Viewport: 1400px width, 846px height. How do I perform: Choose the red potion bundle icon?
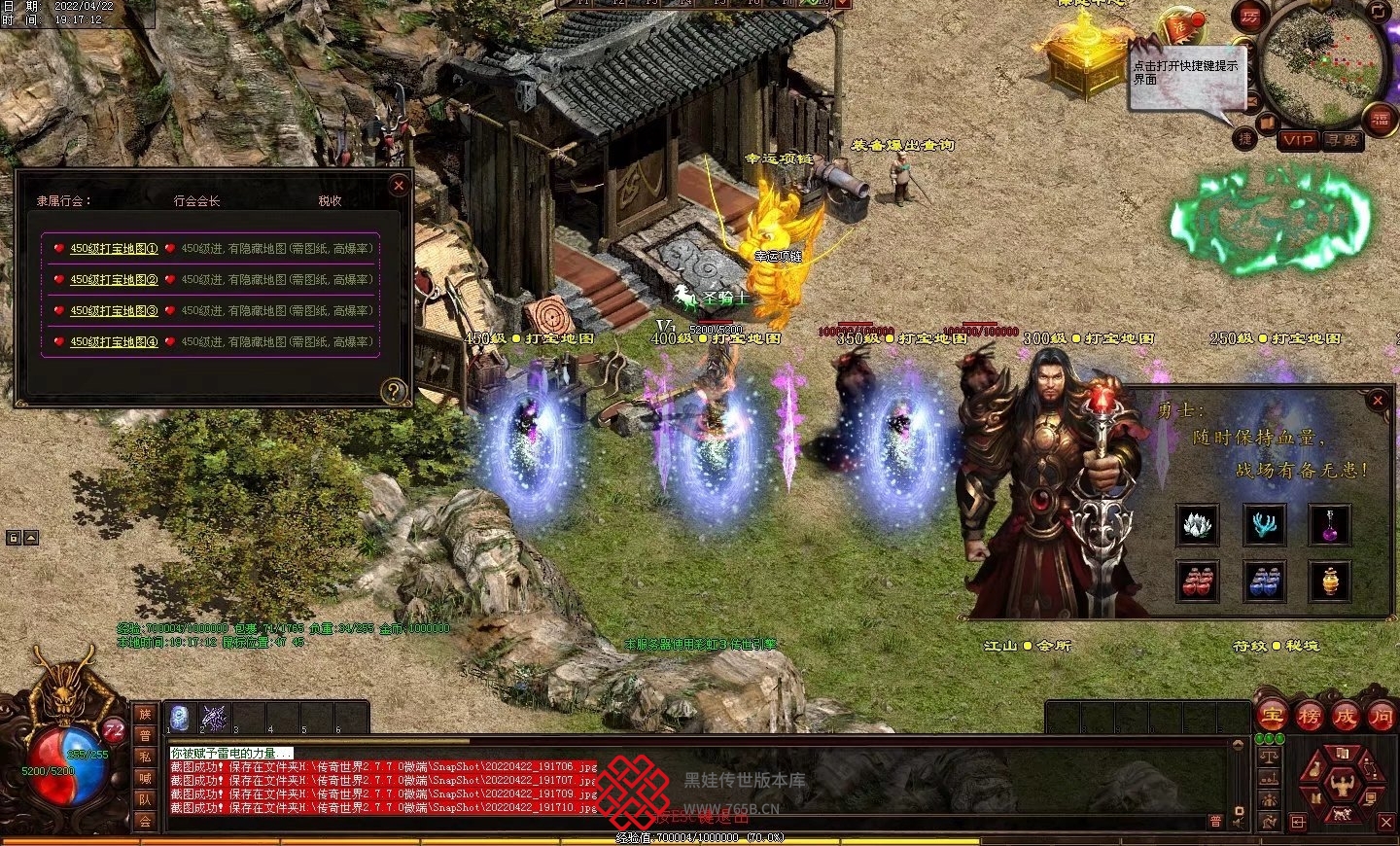click(1195, 582)
